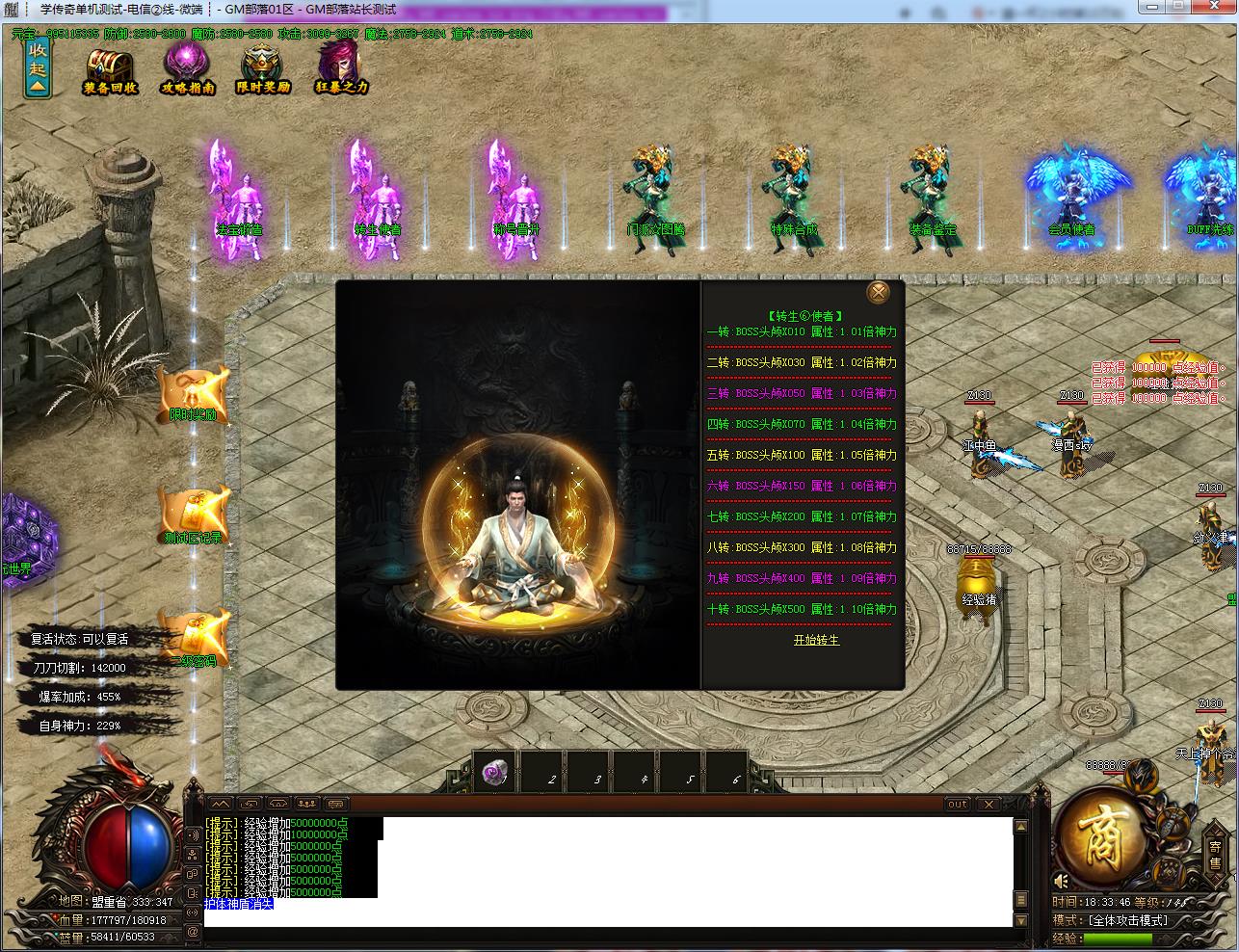Screen dimensions: 1239x952
Task: Open the 测试区记录 scroll
Action: [x=194, y=516]
